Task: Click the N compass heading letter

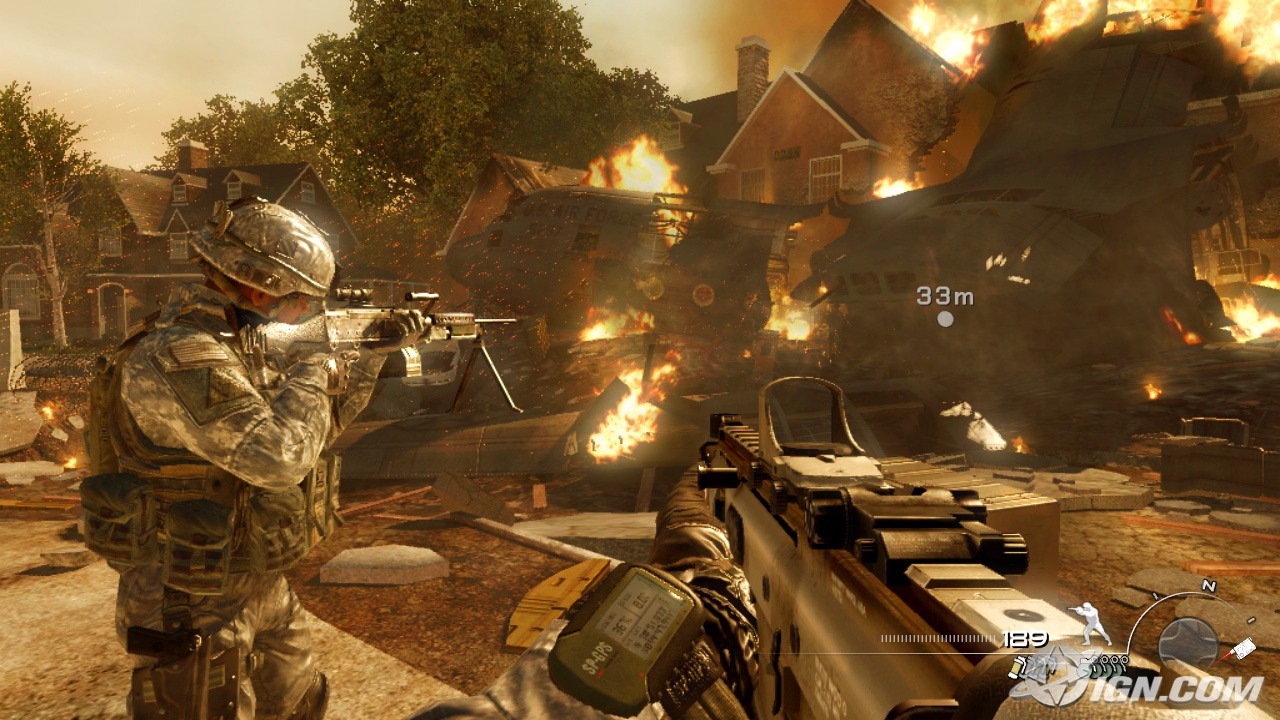Action: pos(1208,586)
